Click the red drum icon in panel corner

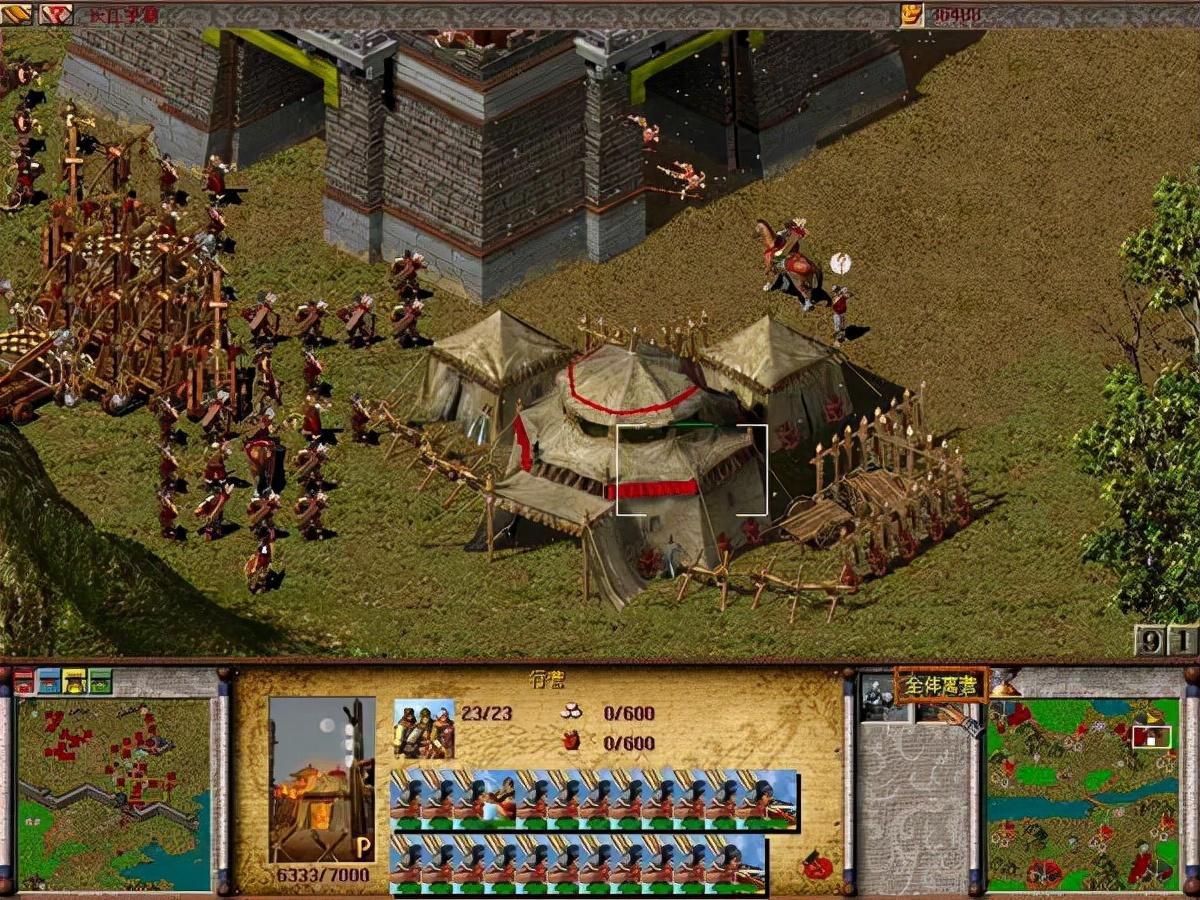point(818,866)
